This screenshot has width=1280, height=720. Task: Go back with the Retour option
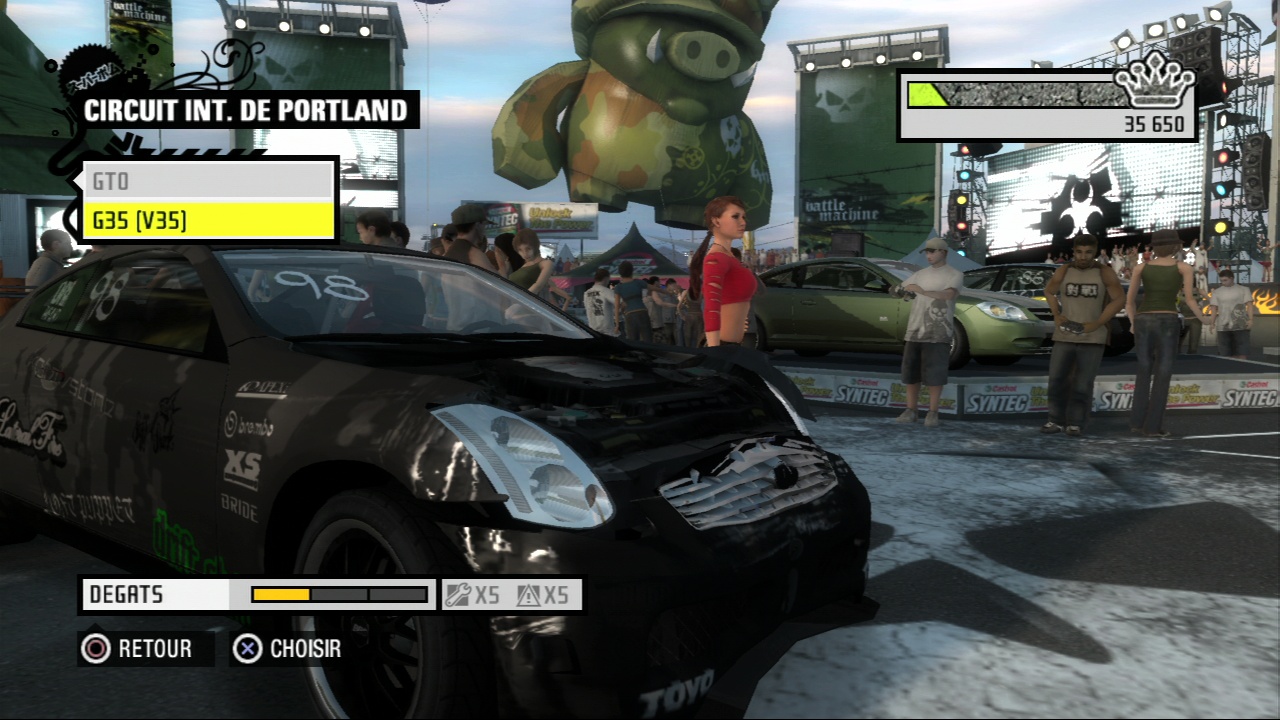click(x=138, y=649)
